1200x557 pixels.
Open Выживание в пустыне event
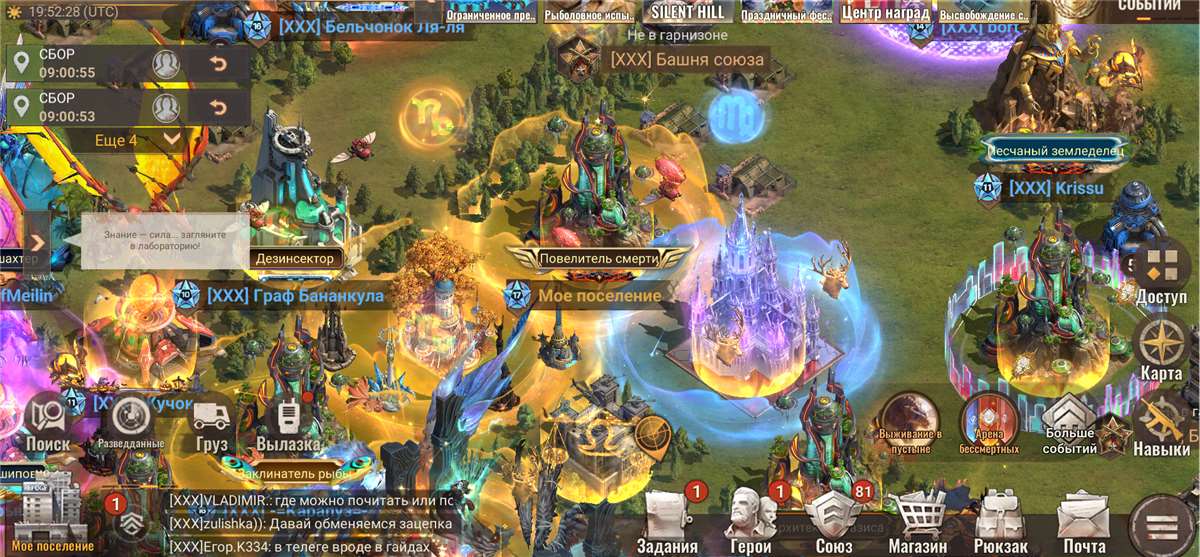(910, 422)
